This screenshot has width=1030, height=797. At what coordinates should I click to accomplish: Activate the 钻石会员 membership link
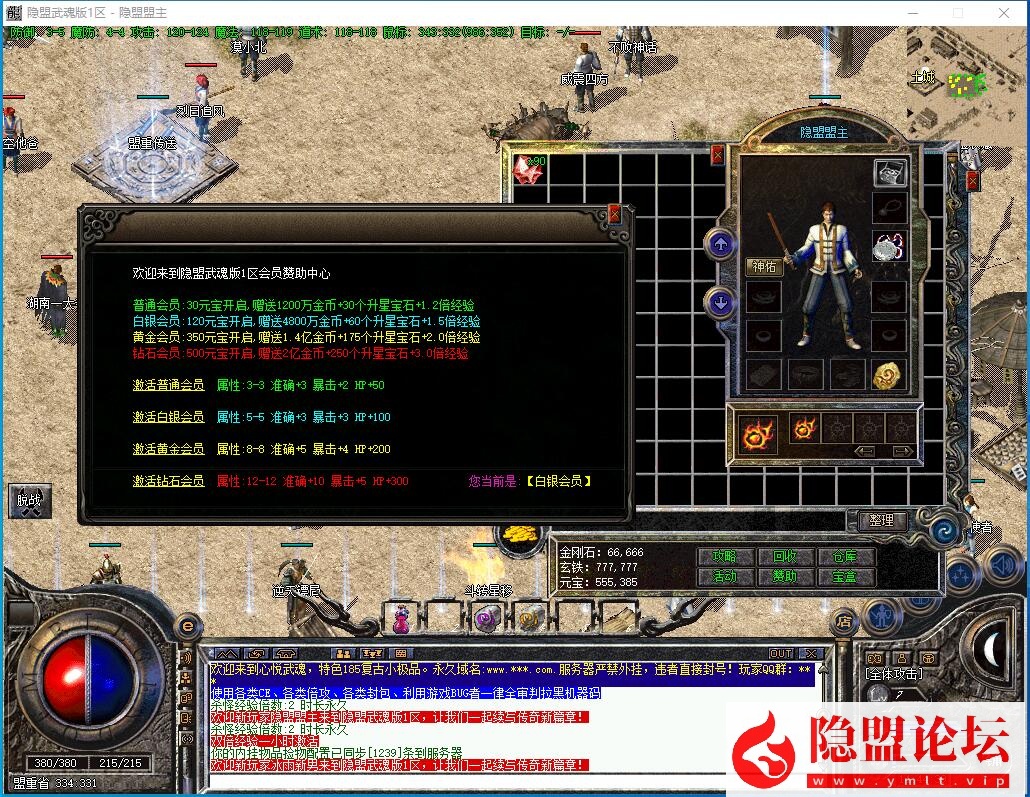168,481
